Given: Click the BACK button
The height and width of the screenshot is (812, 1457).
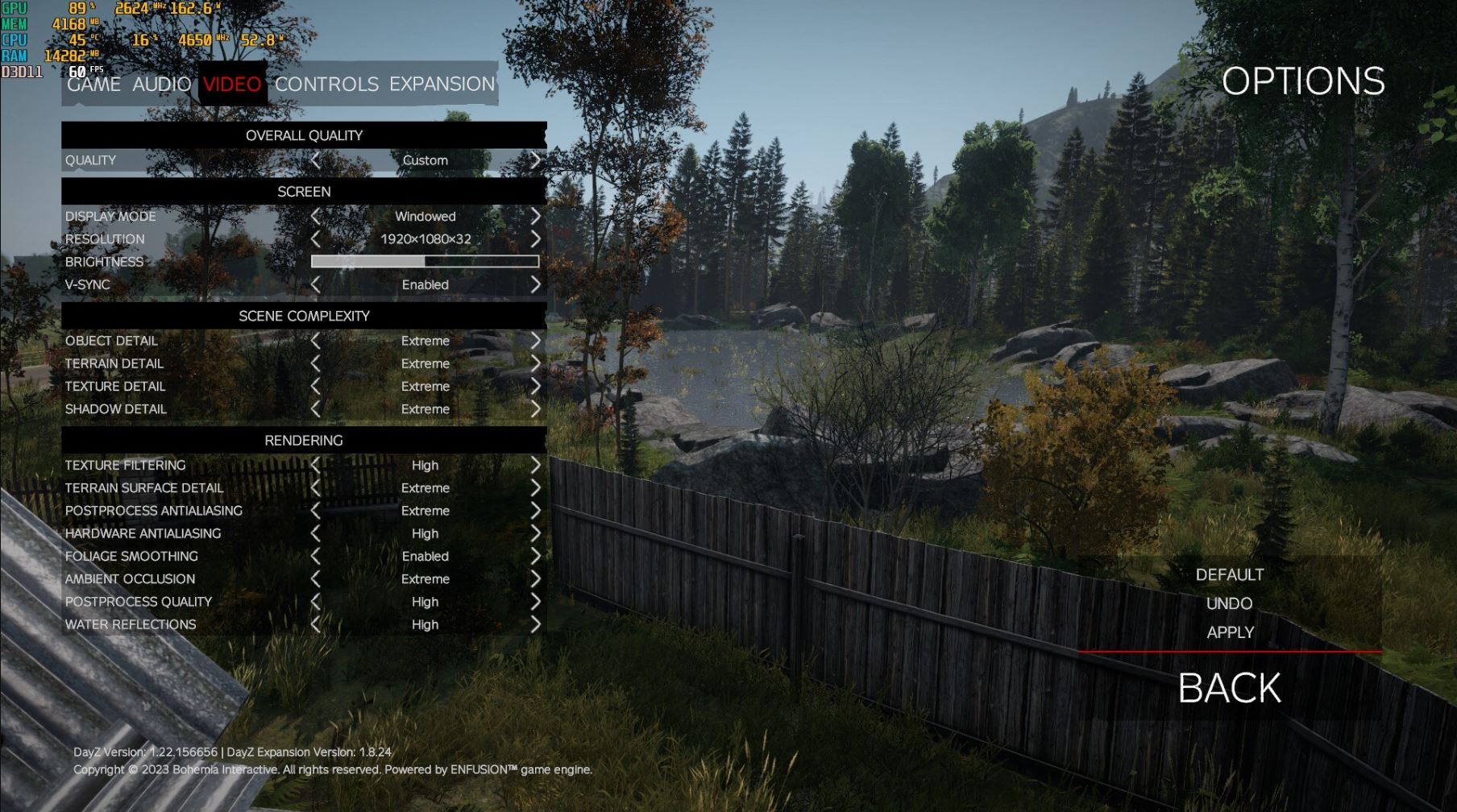Looking at the screenshot, I should pos(1229,688).
